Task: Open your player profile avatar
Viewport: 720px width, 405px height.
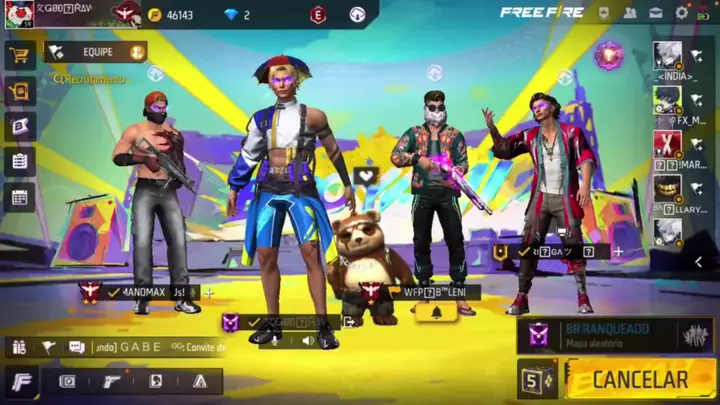Action: click(19, 14)
